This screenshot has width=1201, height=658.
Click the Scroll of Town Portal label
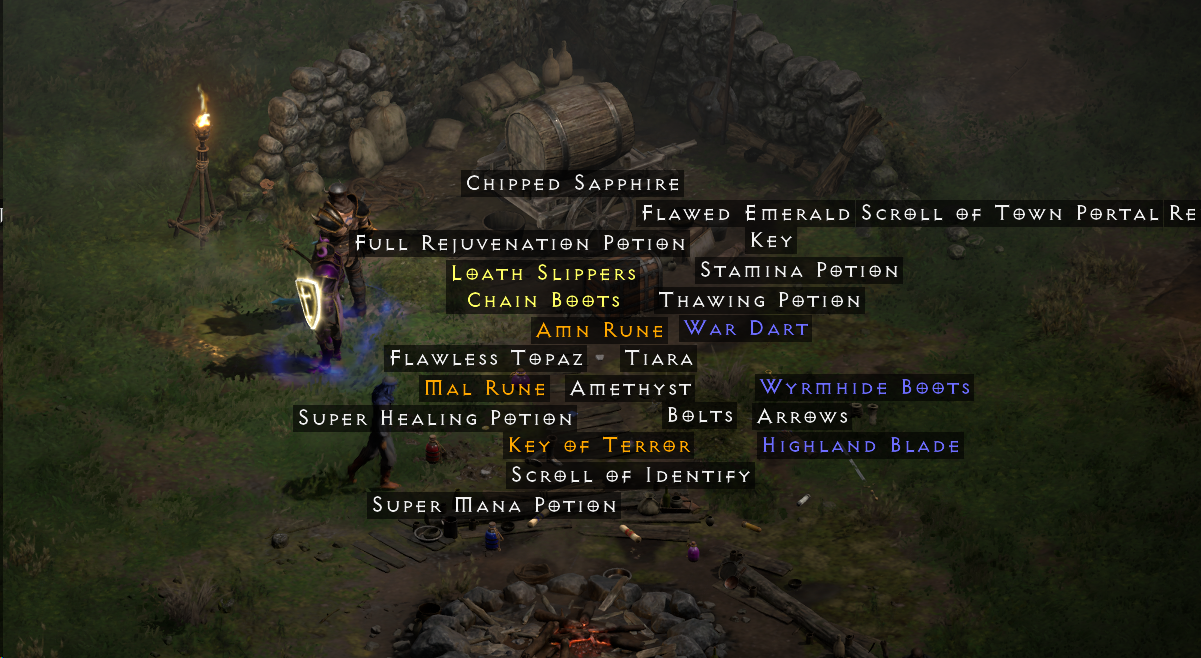[1011, 214]
